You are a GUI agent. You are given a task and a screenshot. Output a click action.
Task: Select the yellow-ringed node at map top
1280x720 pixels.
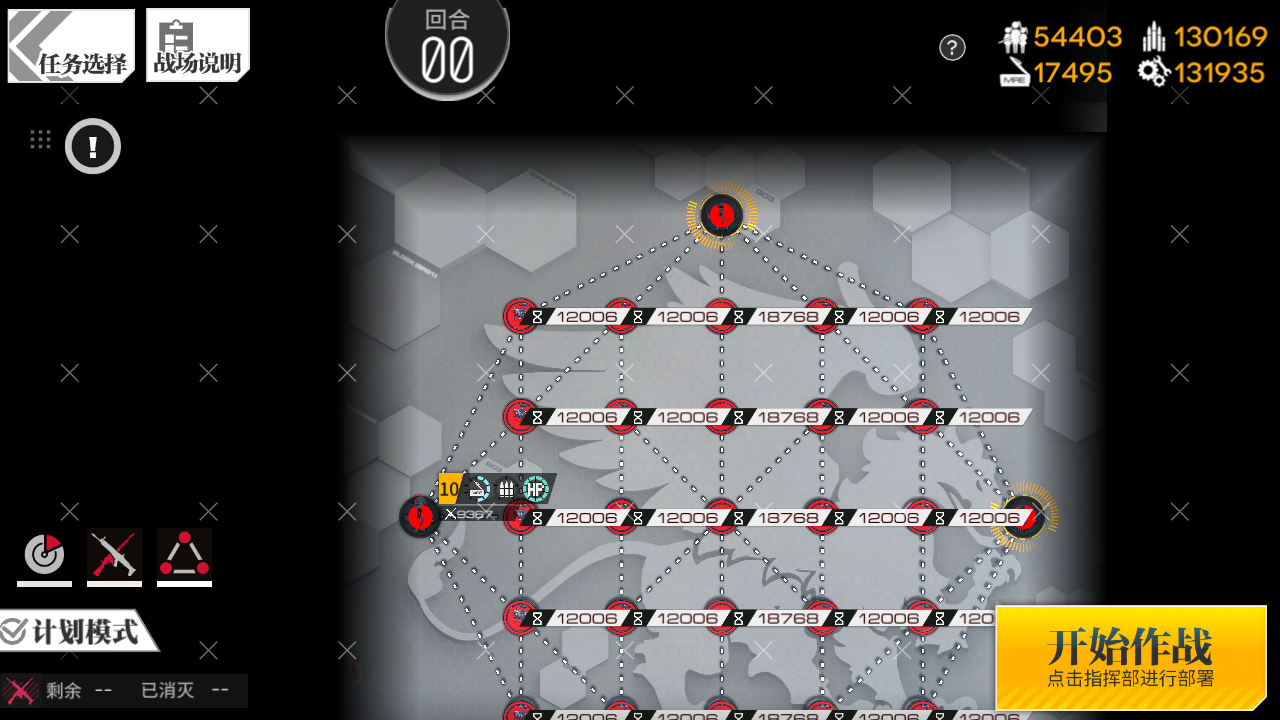click(721, 214)
